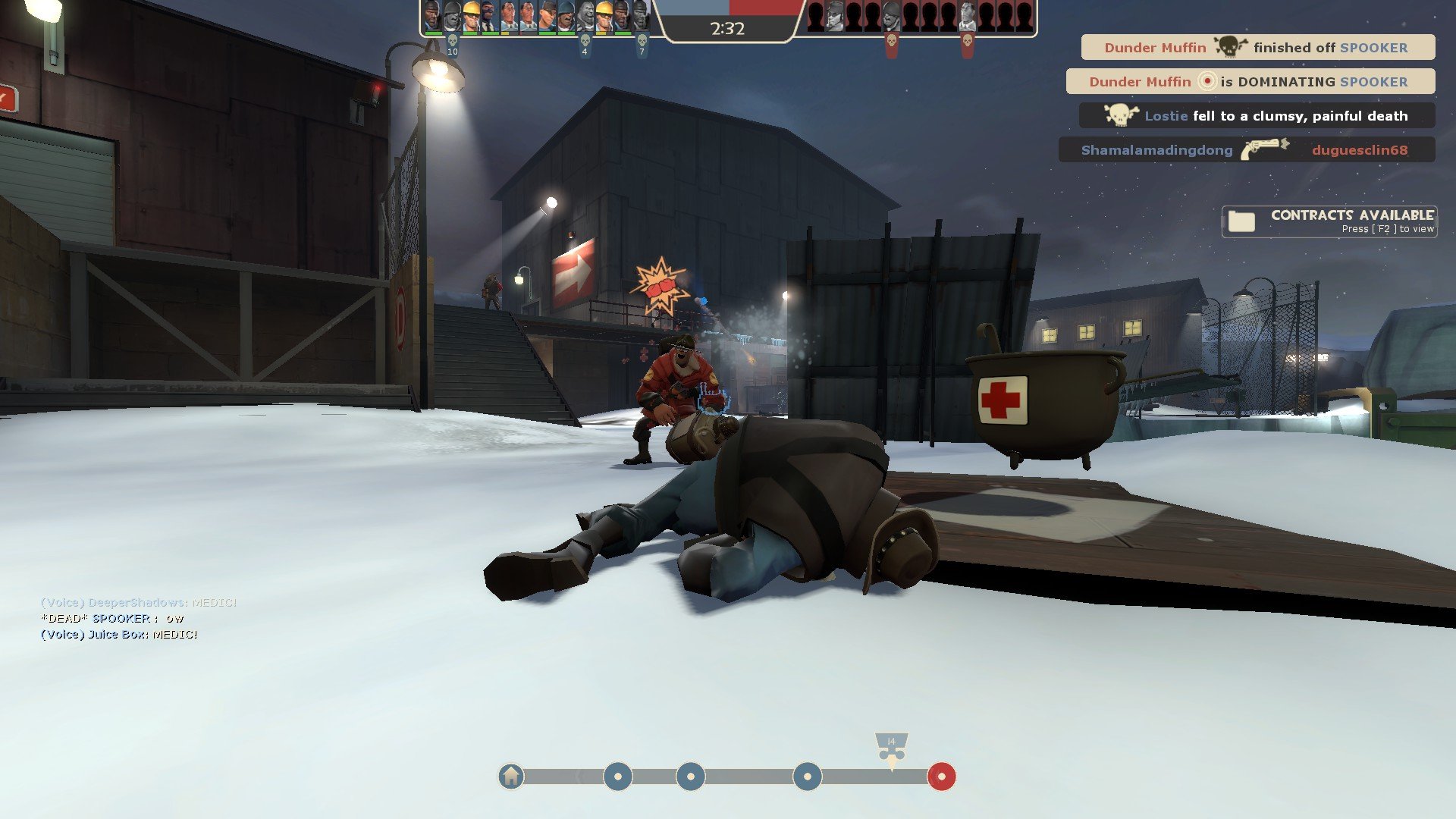1456x819 pixels.
Task: Click the payload cart marker on the track
Action: pos(891,747)
